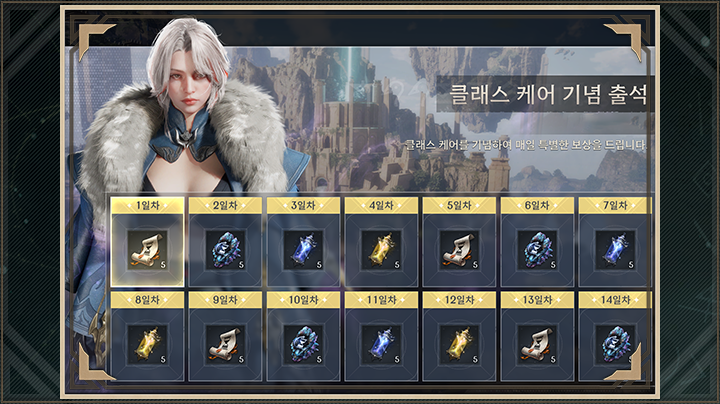This screenshot has width=720, height=404.
Task: Pick the 6일차 reward tile
Action: click(537, 249)
